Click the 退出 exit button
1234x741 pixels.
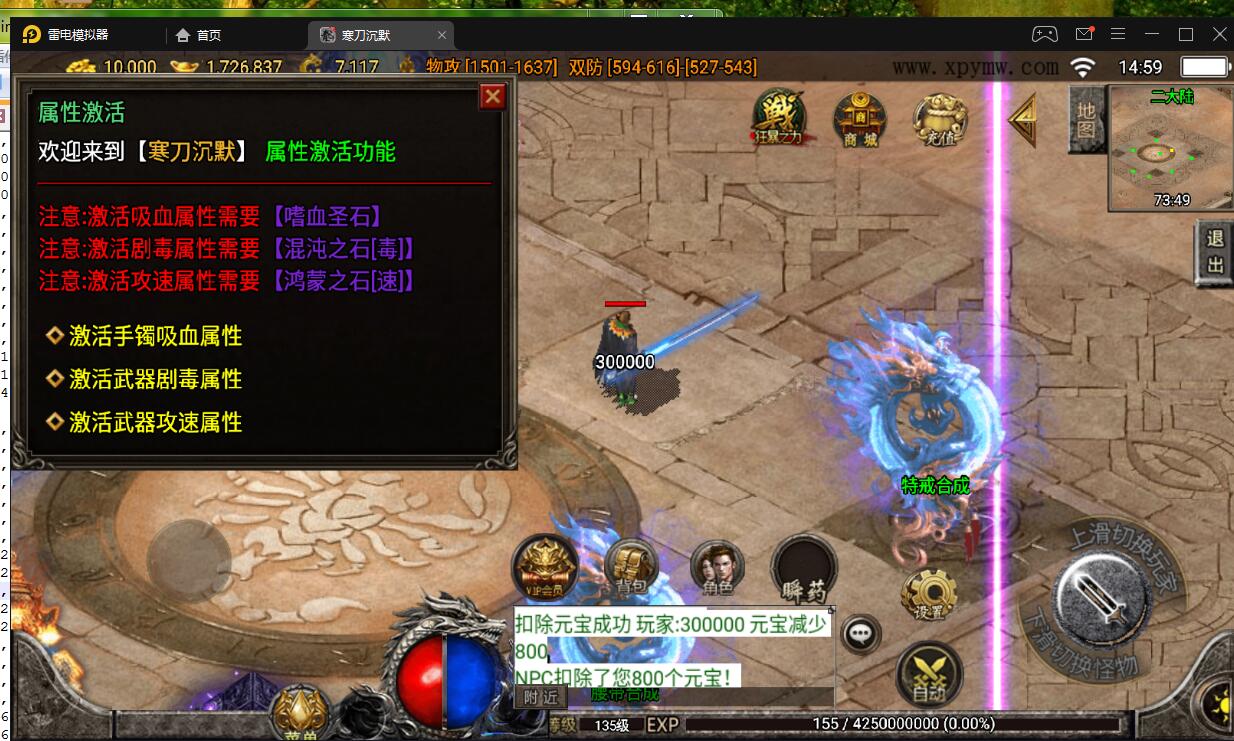pos(1215,251)
